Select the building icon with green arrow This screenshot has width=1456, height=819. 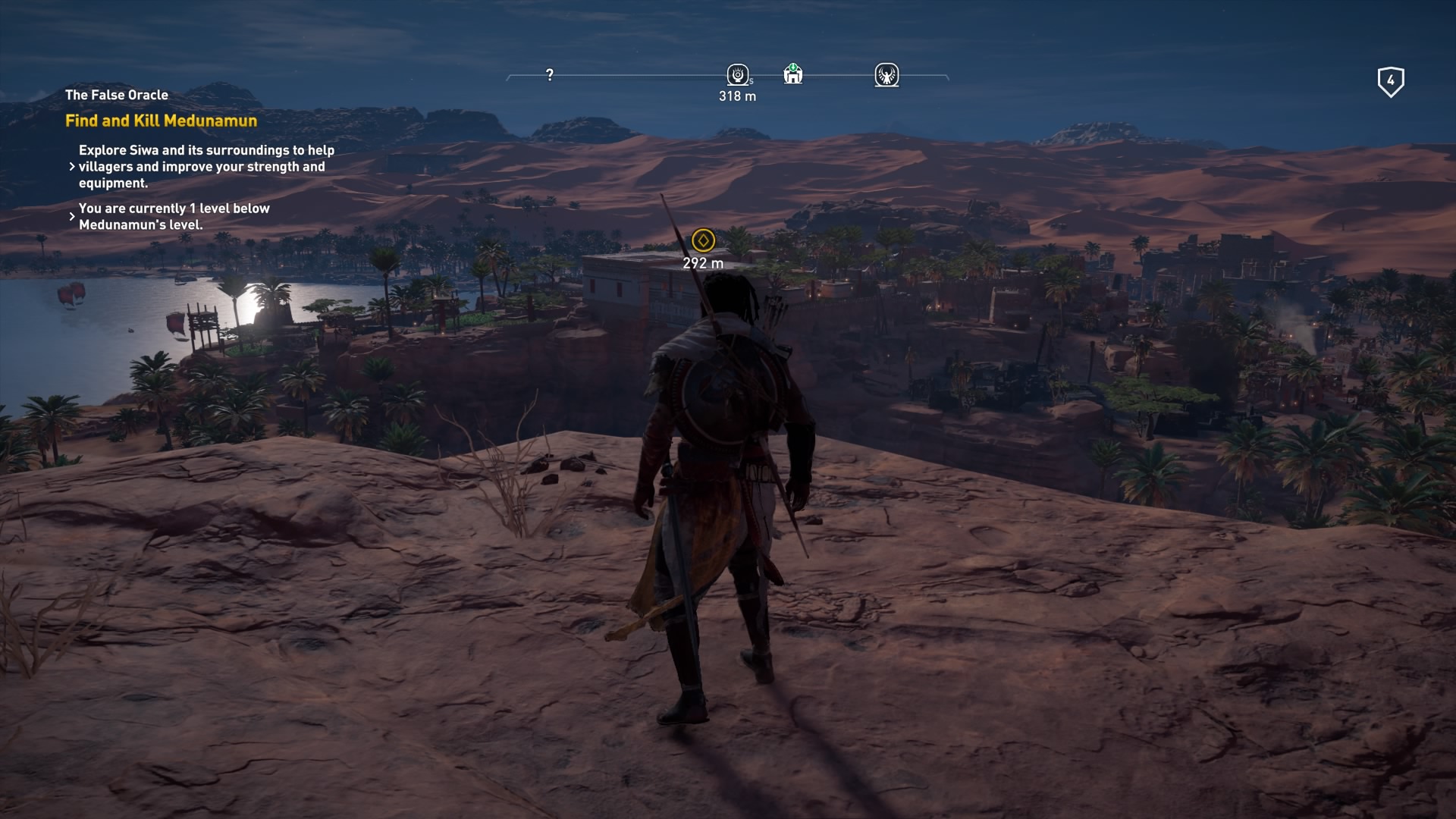(x=792, y=74)
